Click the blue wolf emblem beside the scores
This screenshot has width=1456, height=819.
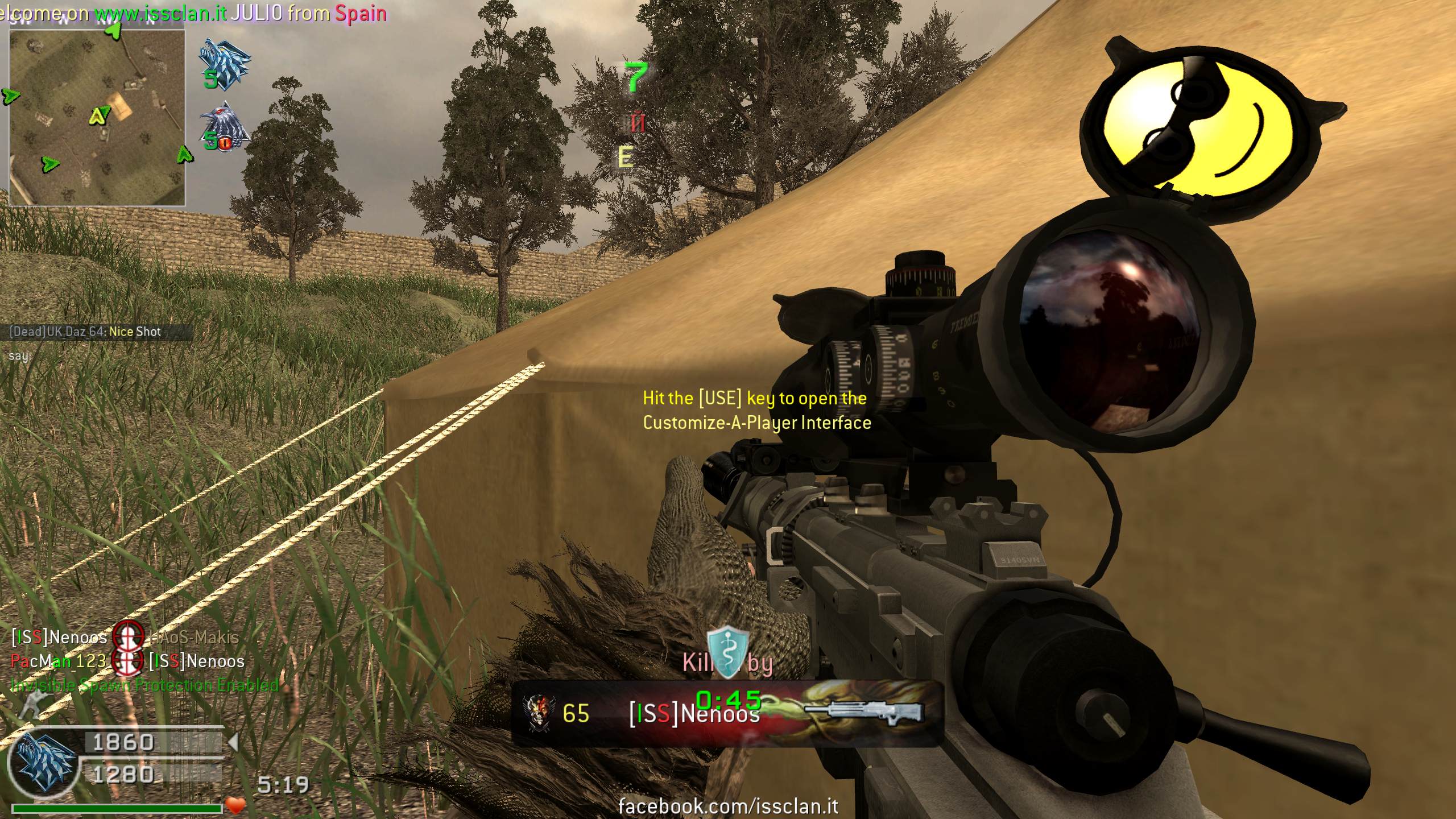coord(44,761)
